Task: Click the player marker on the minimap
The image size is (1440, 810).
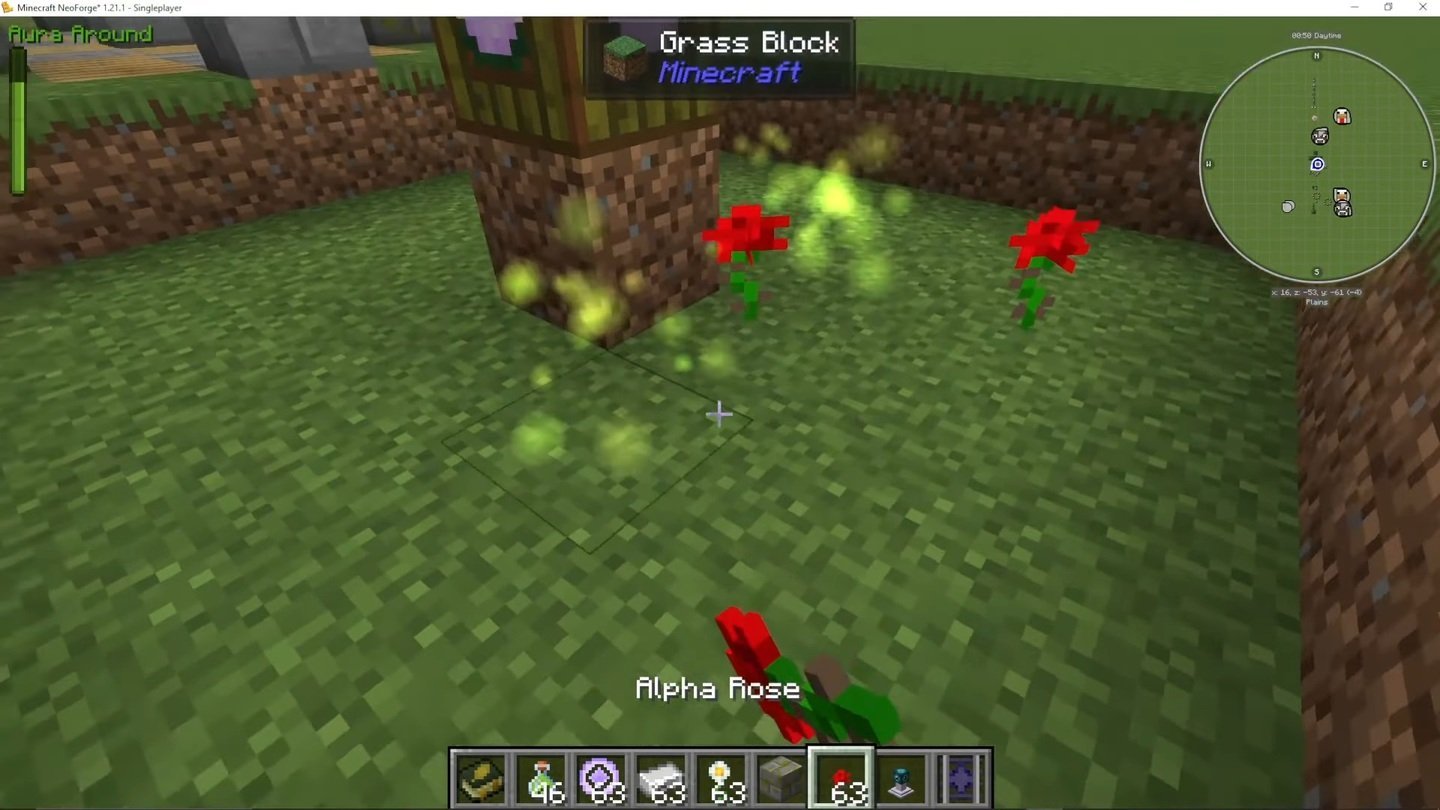Action: [1317, 164]
